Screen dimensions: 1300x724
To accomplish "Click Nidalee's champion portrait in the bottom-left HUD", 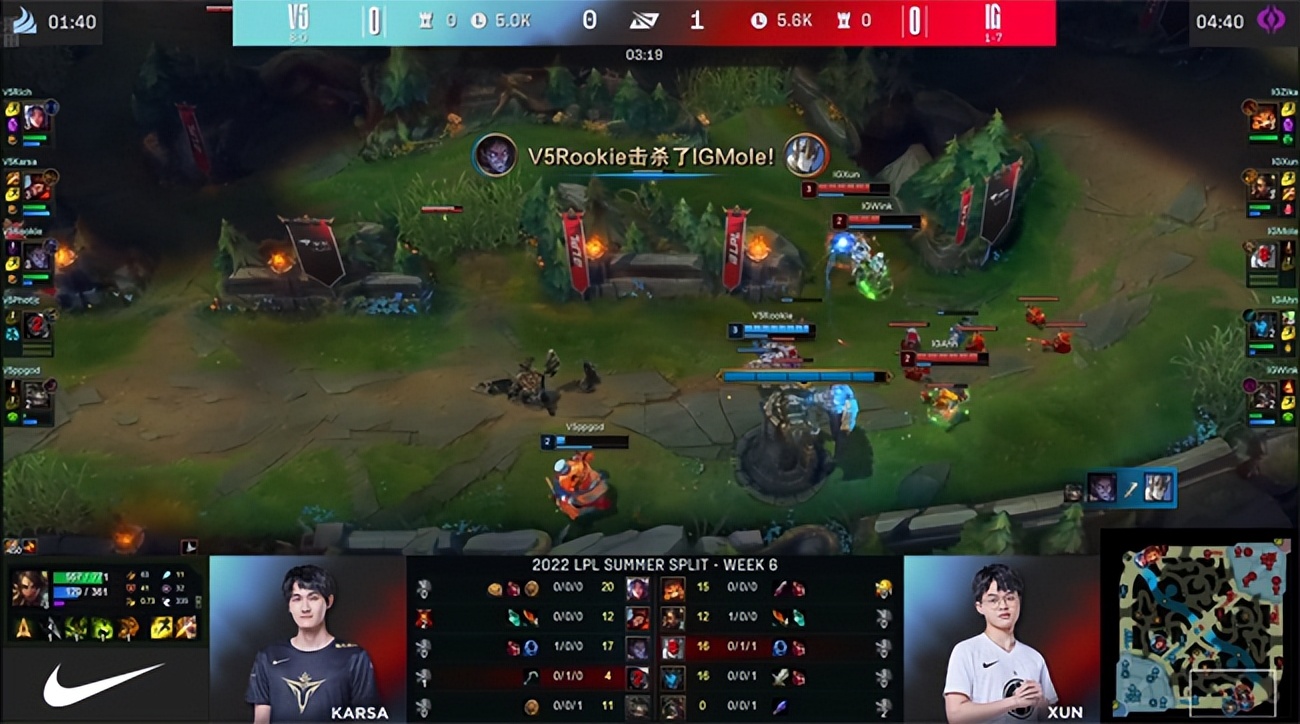I will click(28, 588).
